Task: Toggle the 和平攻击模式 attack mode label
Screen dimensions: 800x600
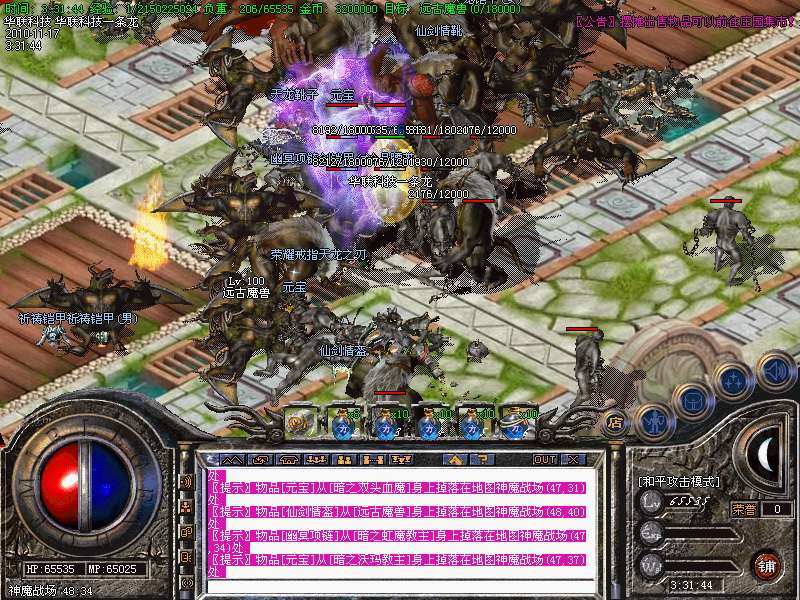Action: (679, 481)
